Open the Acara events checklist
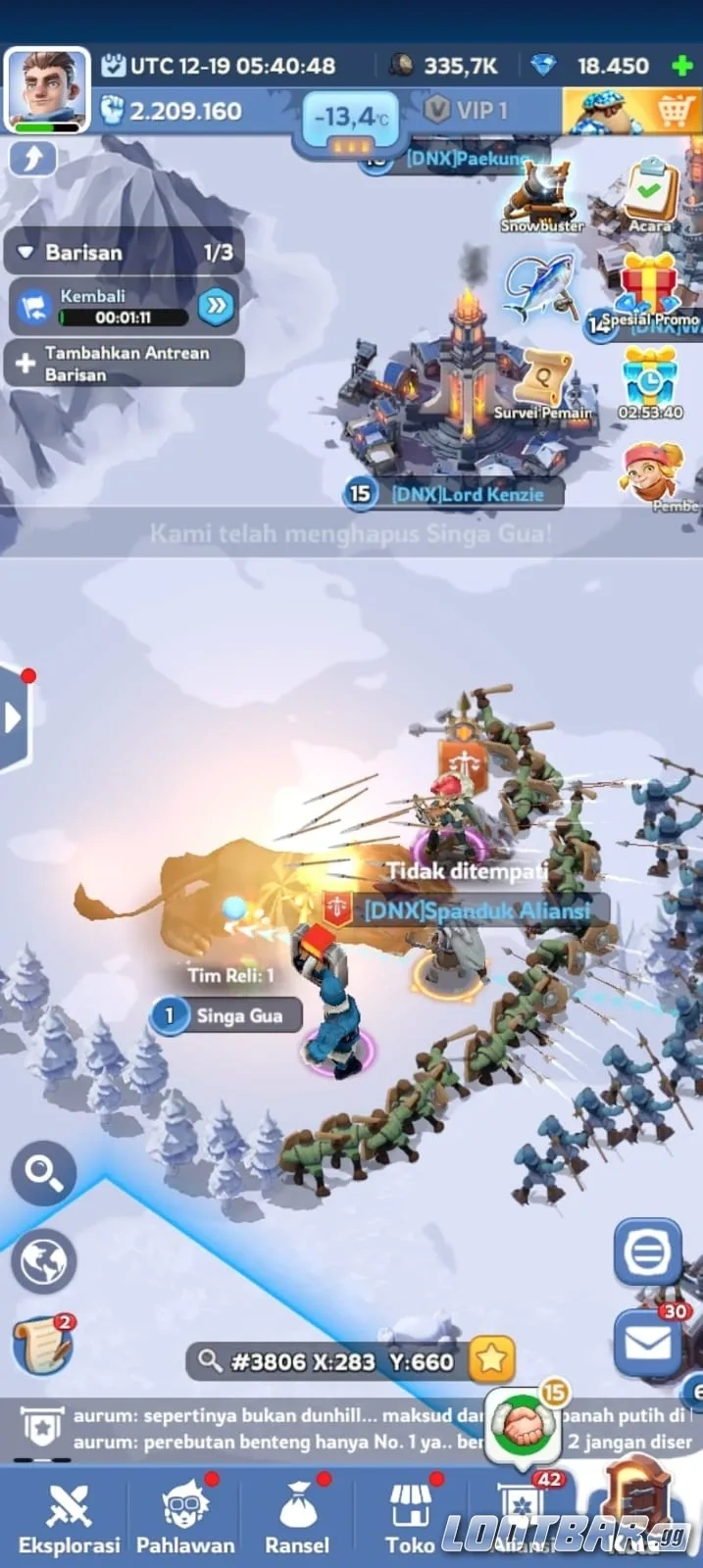Viewport: 703px width, 1568px height. coord(650,193)
